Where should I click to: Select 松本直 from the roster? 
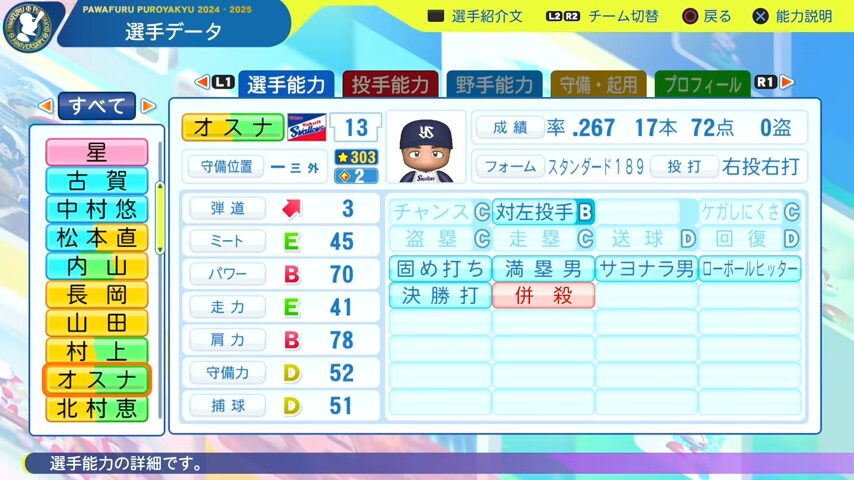tap(96, 238)
